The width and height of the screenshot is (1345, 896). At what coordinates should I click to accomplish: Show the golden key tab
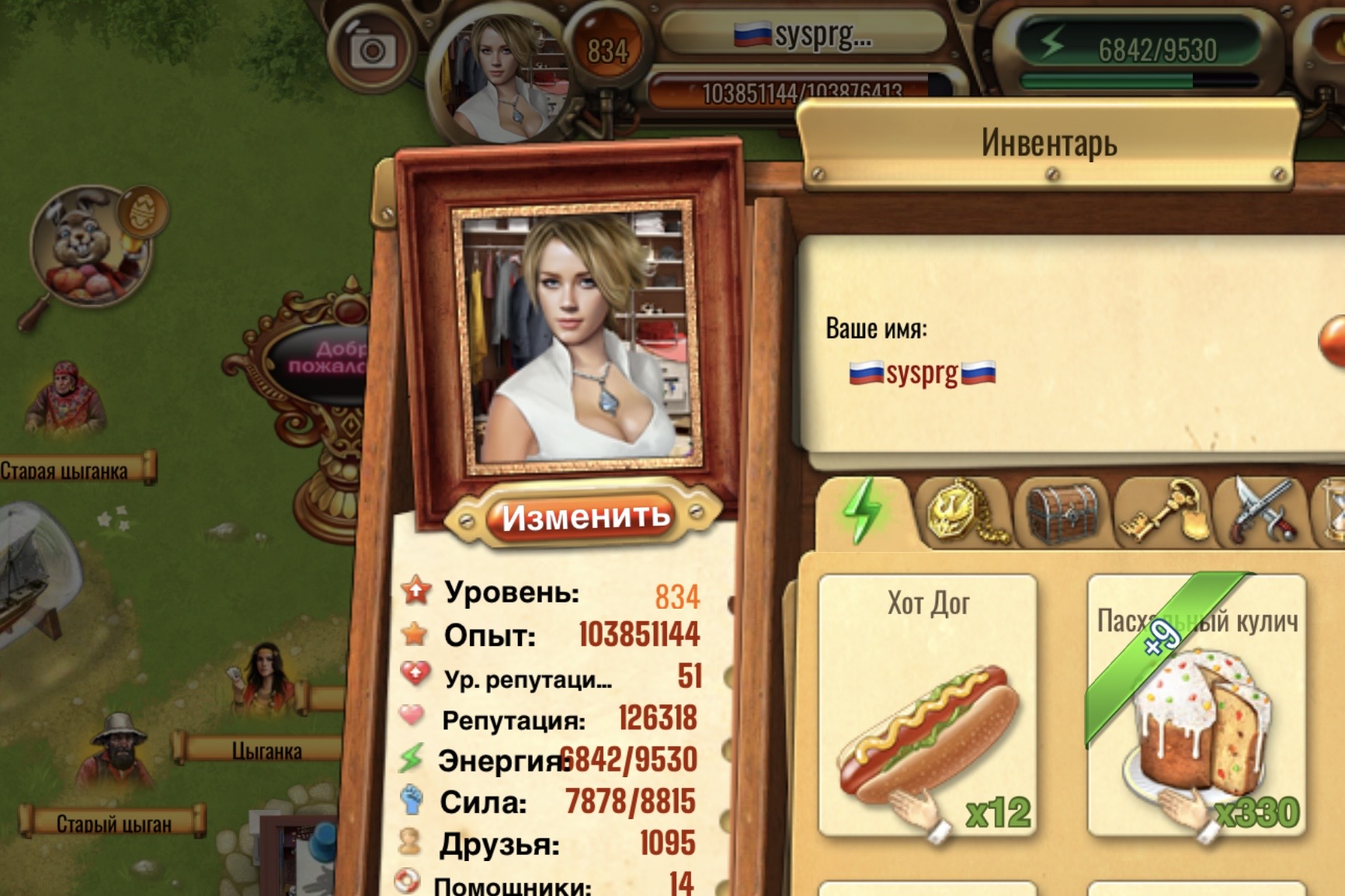pos(1162,510)
